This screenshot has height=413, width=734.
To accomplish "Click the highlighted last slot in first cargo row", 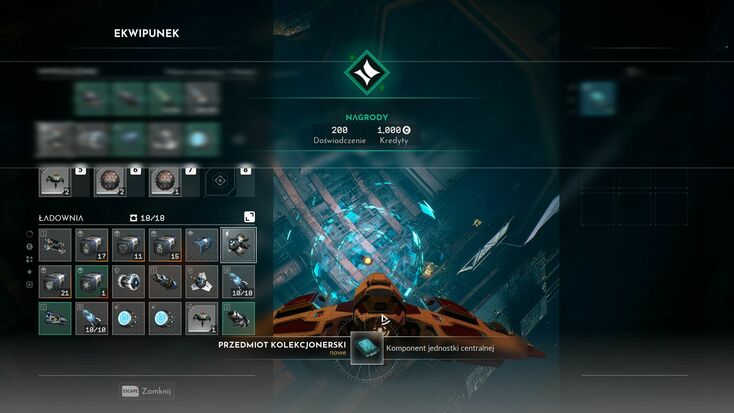I will (x=239, y=245).
